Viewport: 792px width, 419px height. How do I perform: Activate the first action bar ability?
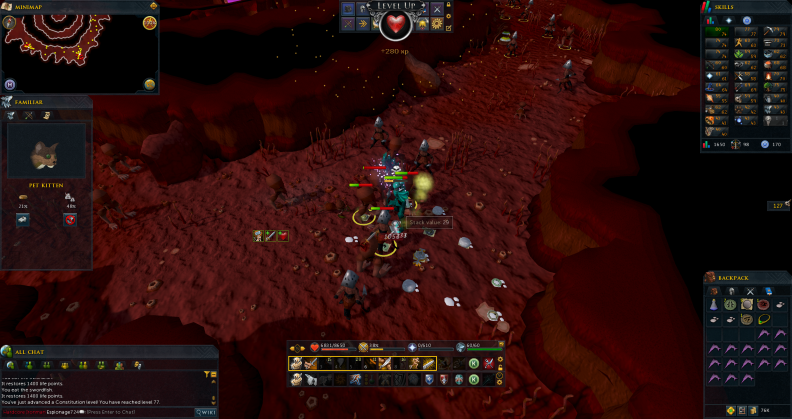pos(297,364)
